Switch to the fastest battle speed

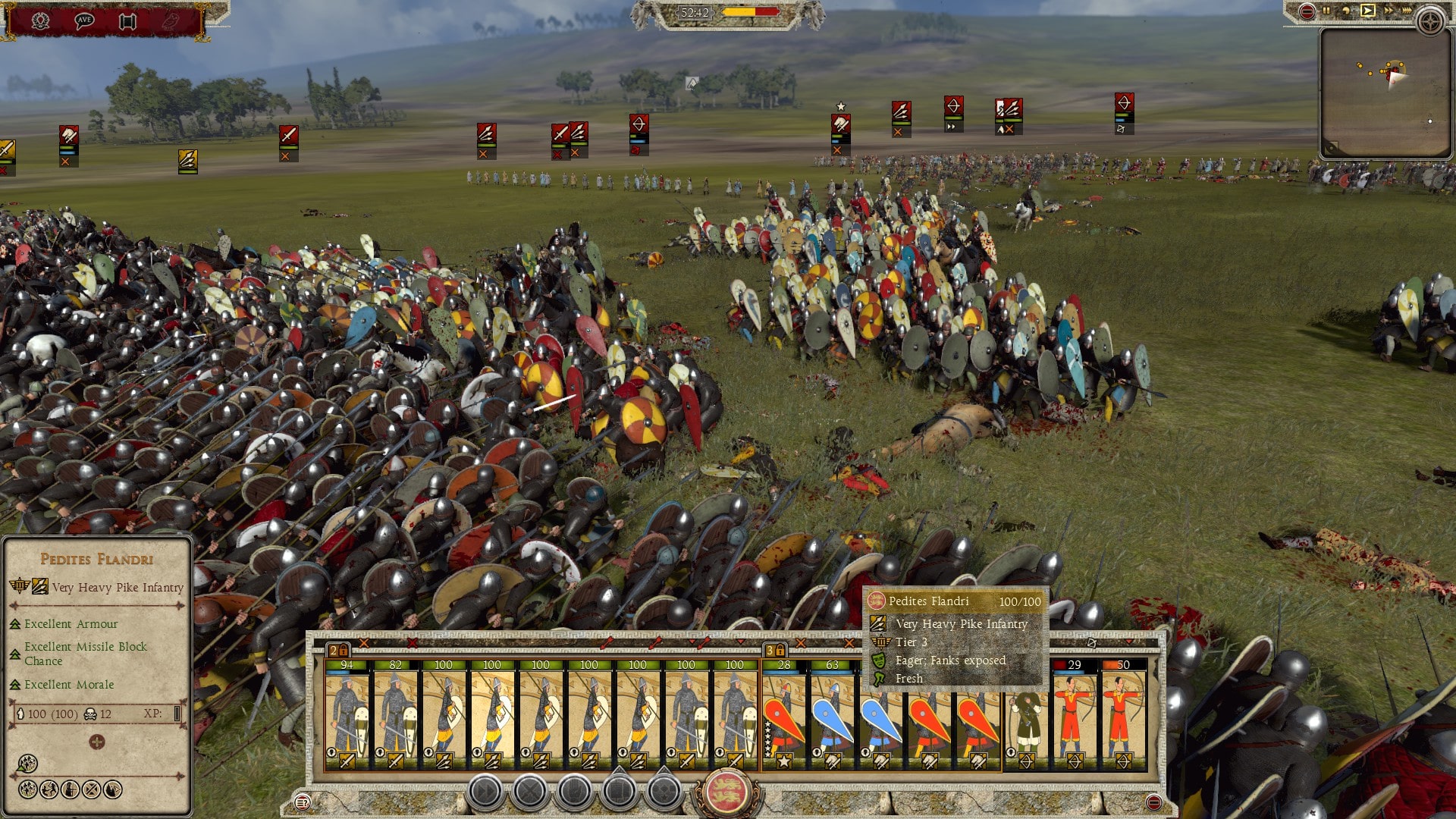tap(1407, 11)
